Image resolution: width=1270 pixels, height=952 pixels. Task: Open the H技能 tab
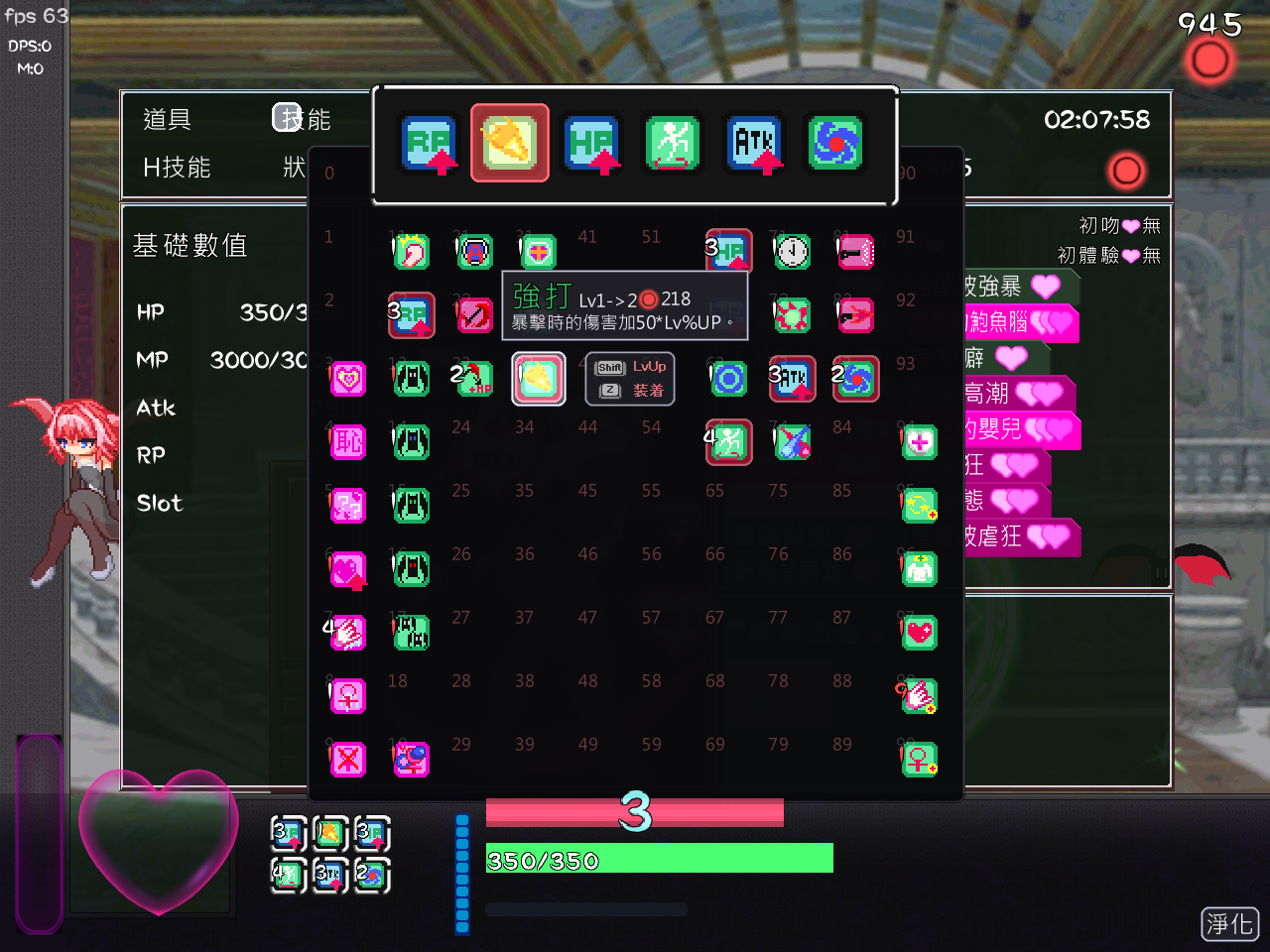pos(177,168)
